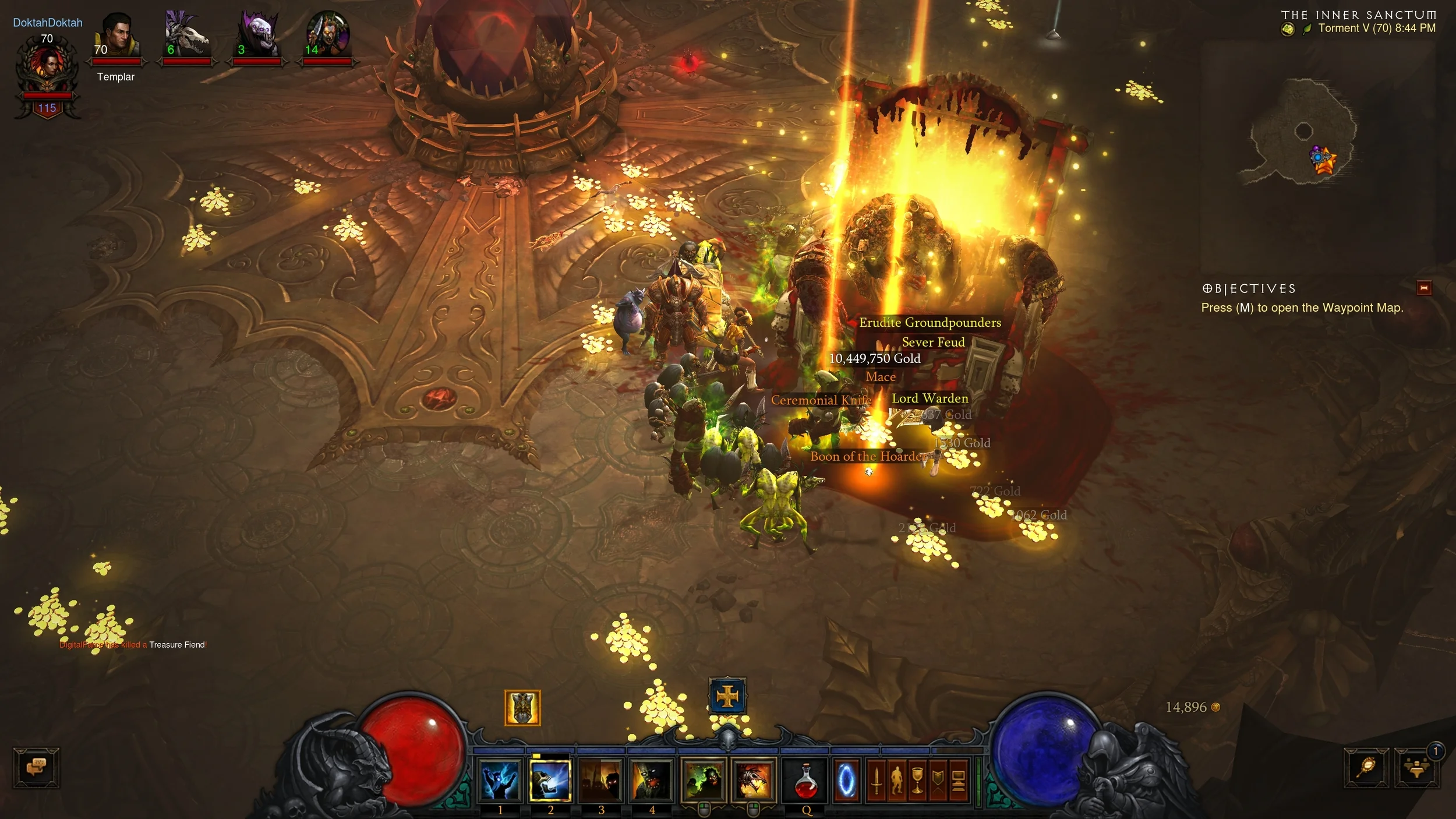
Task: Open the social friends list button
Action: (x=1418, y=768)
